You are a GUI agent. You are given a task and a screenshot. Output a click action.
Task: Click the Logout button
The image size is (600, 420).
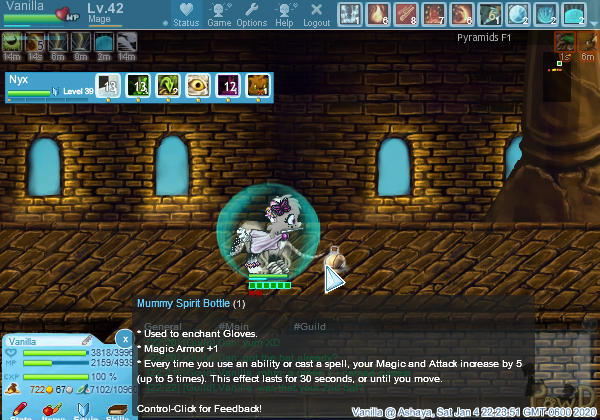(x=316, y=15)
